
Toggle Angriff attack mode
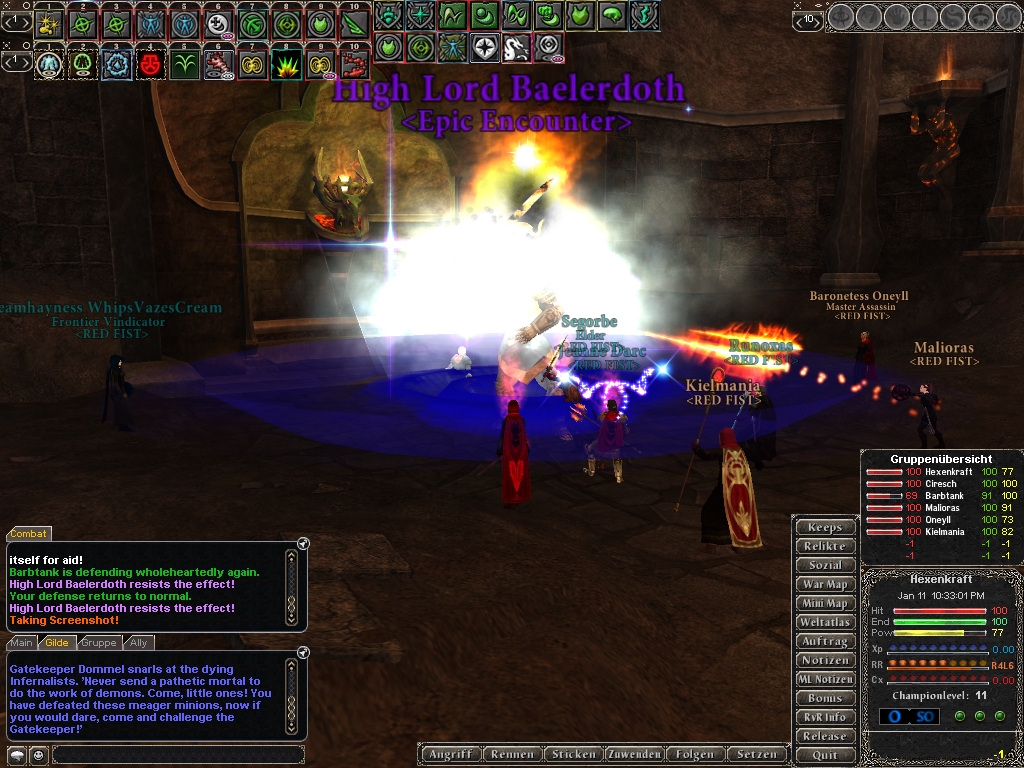pos(450,754)
